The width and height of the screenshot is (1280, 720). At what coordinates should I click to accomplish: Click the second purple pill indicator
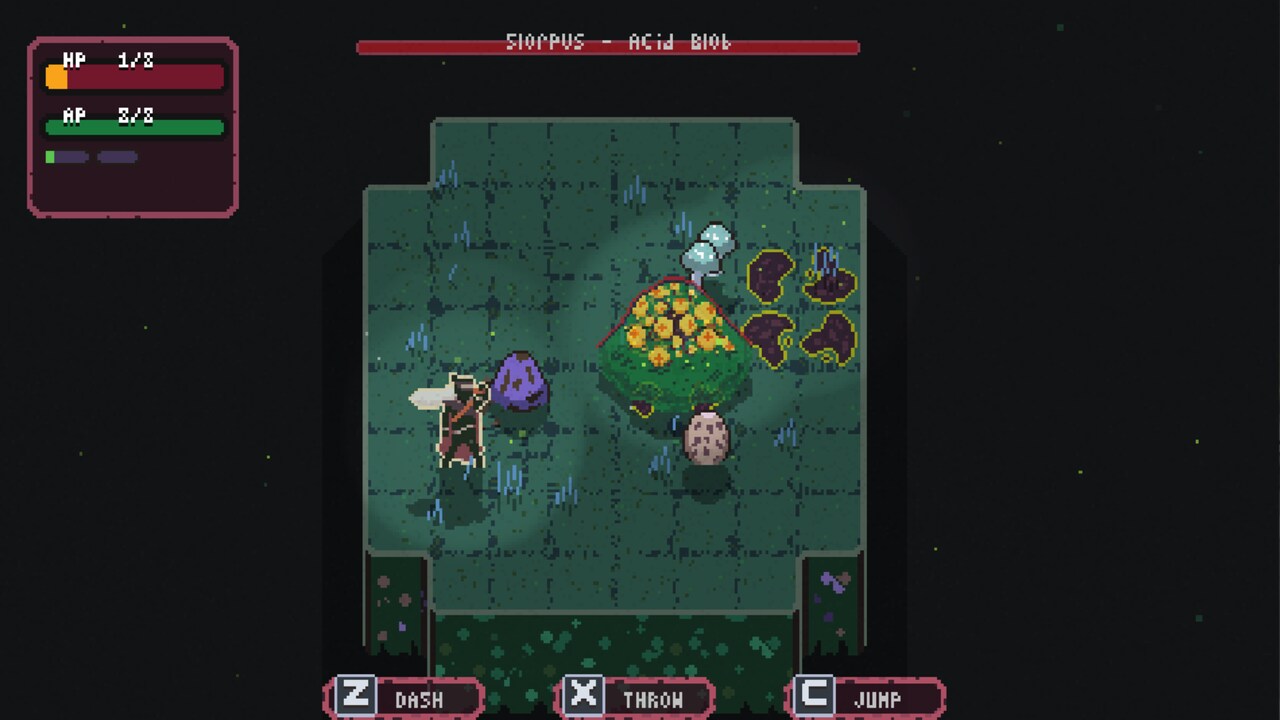click(115, 156)
